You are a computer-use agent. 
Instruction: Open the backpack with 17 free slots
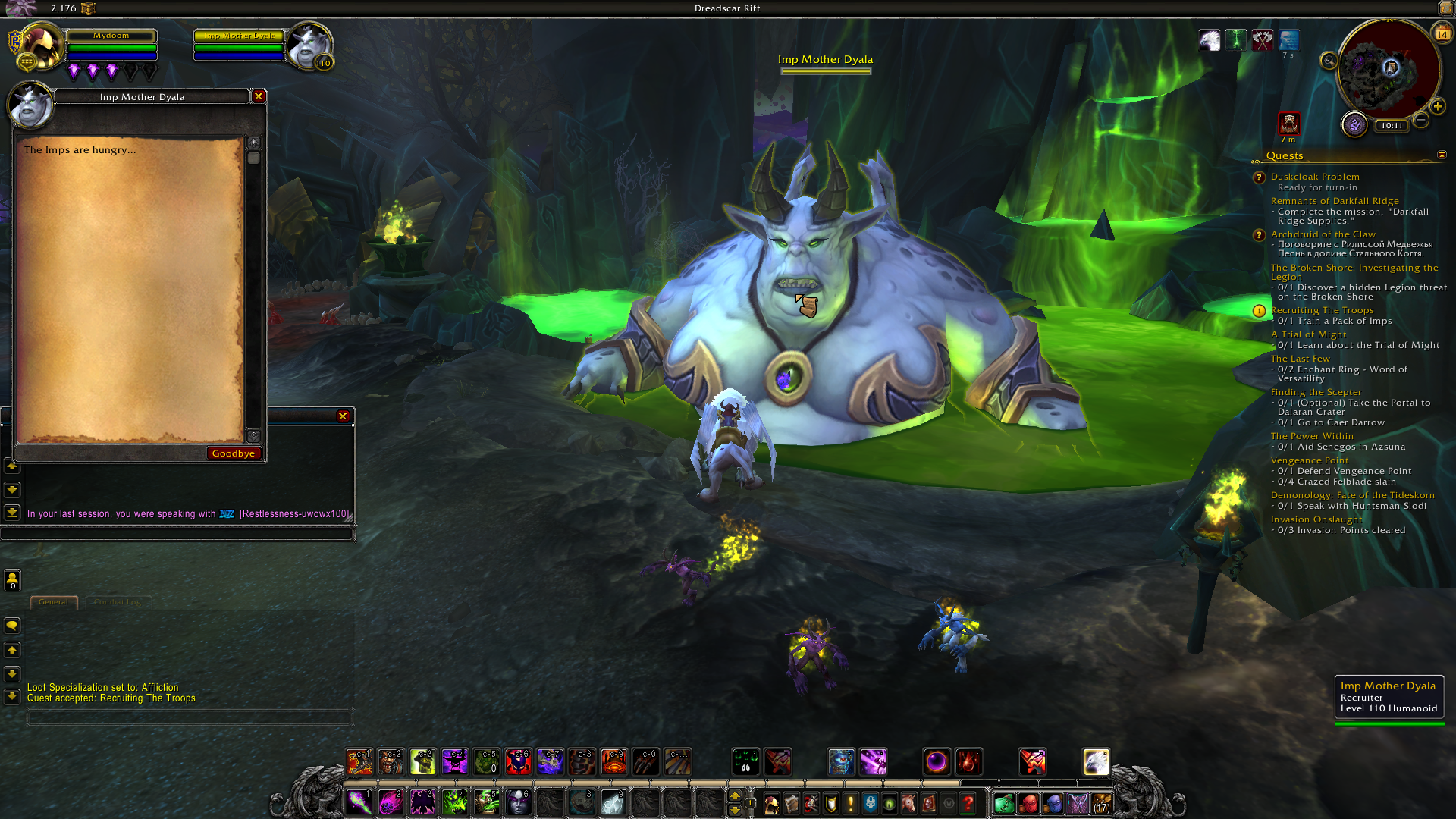tap(1102, 803)
